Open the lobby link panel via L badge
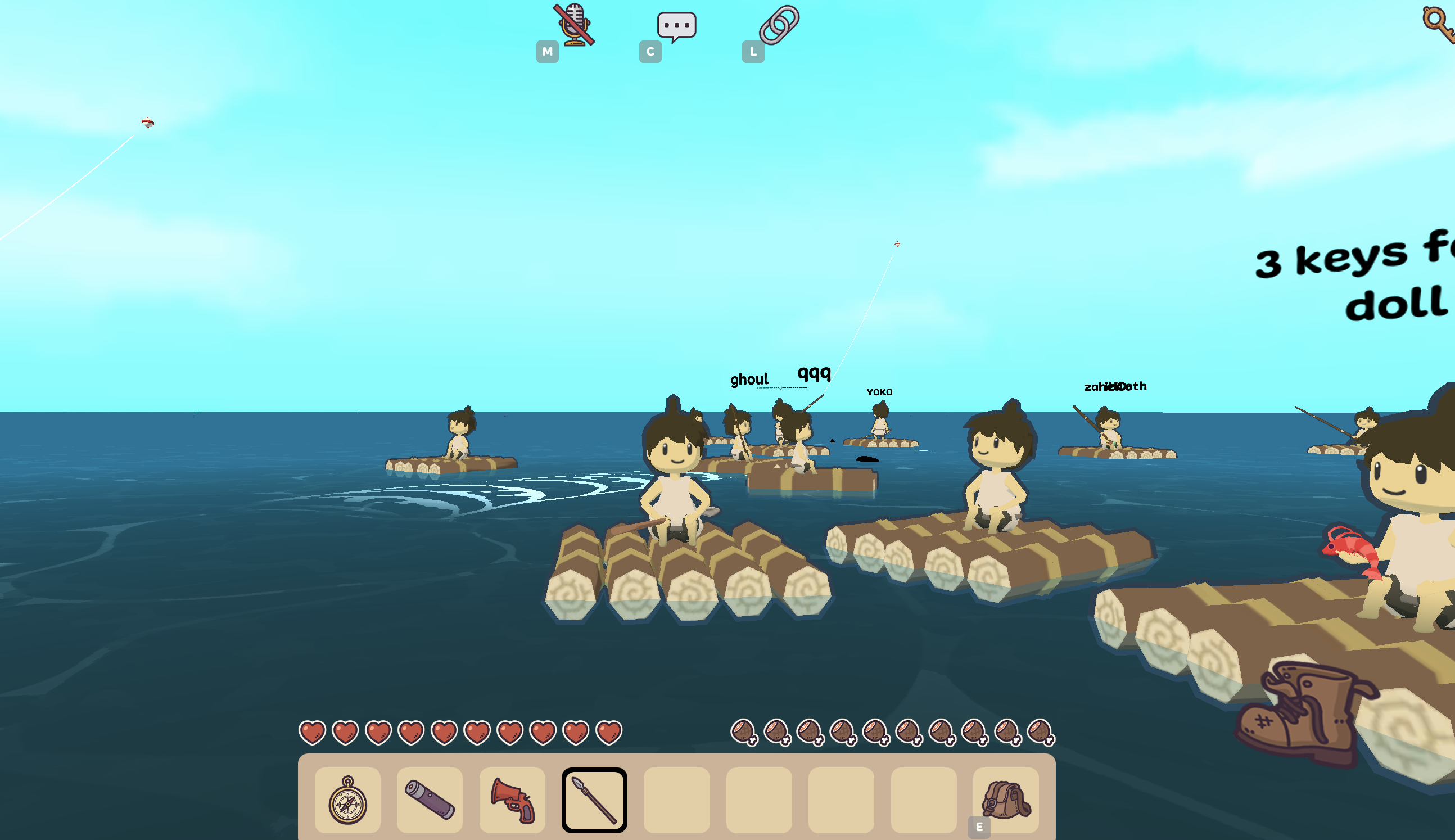 (753, 52)
